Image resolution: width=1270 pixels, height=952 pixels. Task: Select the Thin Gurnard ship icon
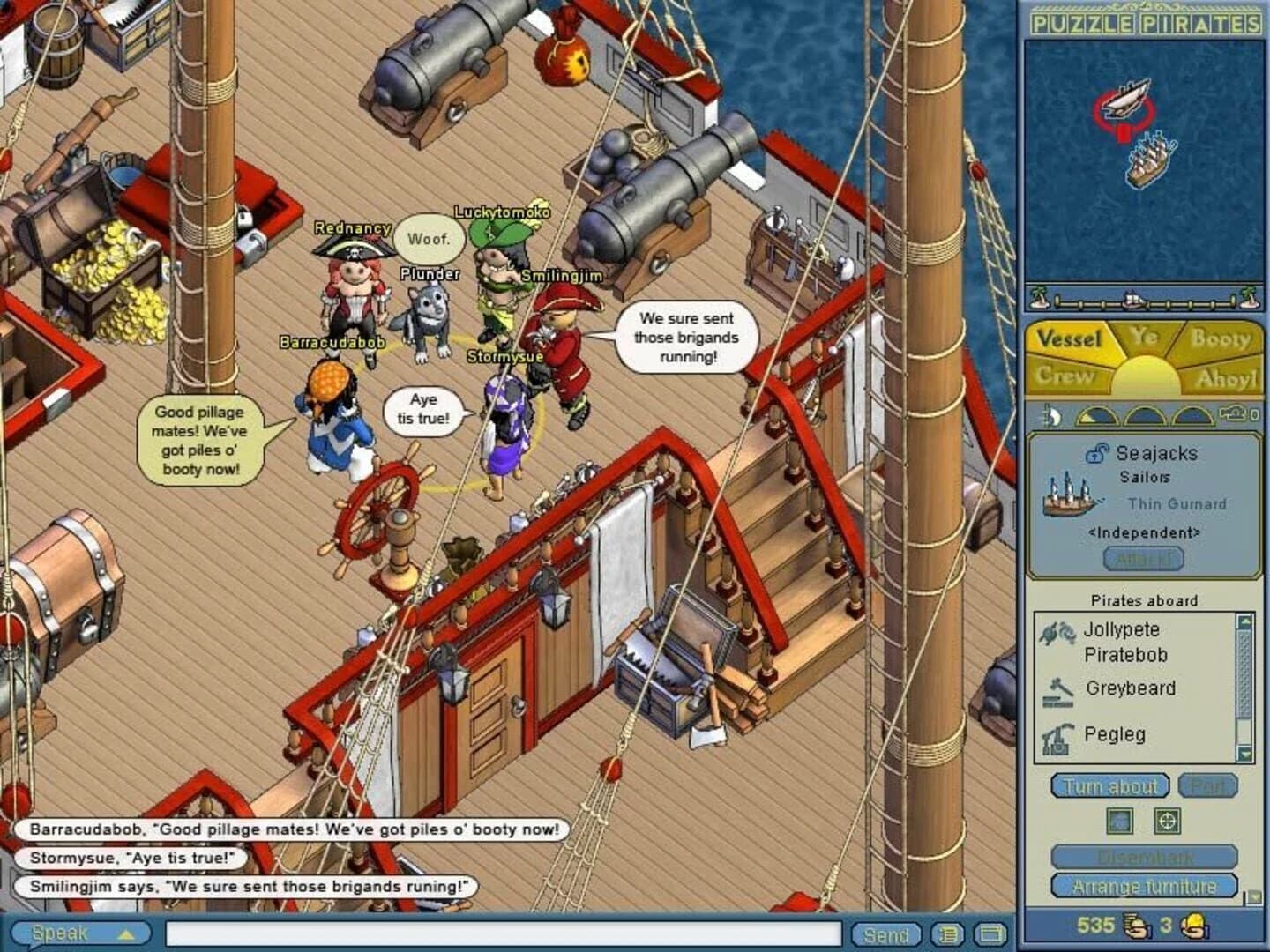[x=1068, y=498]
